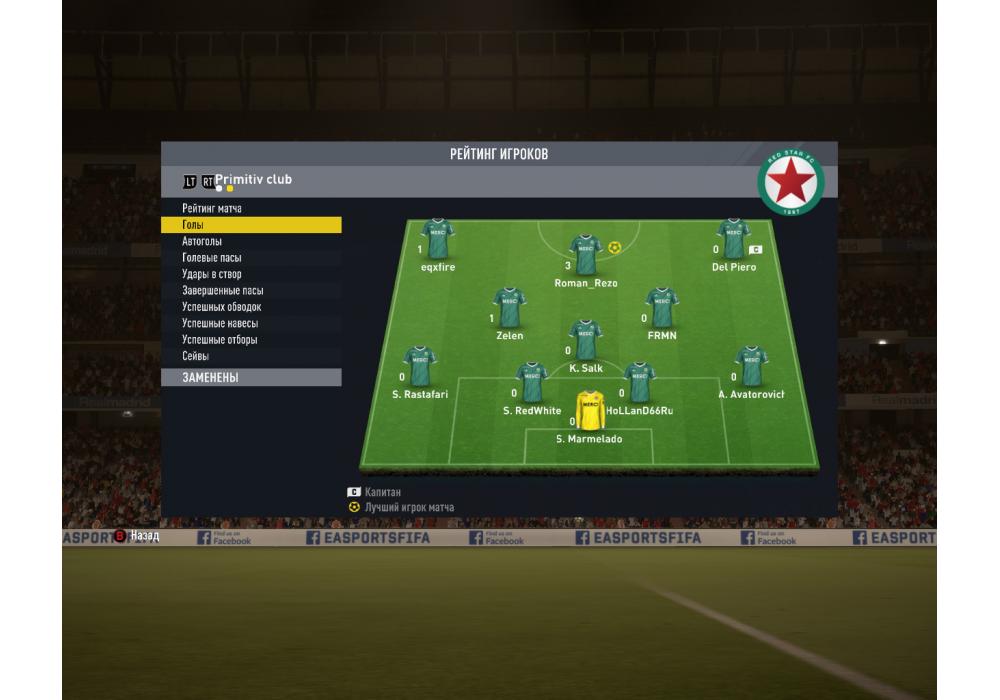Open the Голевые пасы stat
Image resolution: width=1000 pixels, height=700 pixels.
click(x=212, y=258)
